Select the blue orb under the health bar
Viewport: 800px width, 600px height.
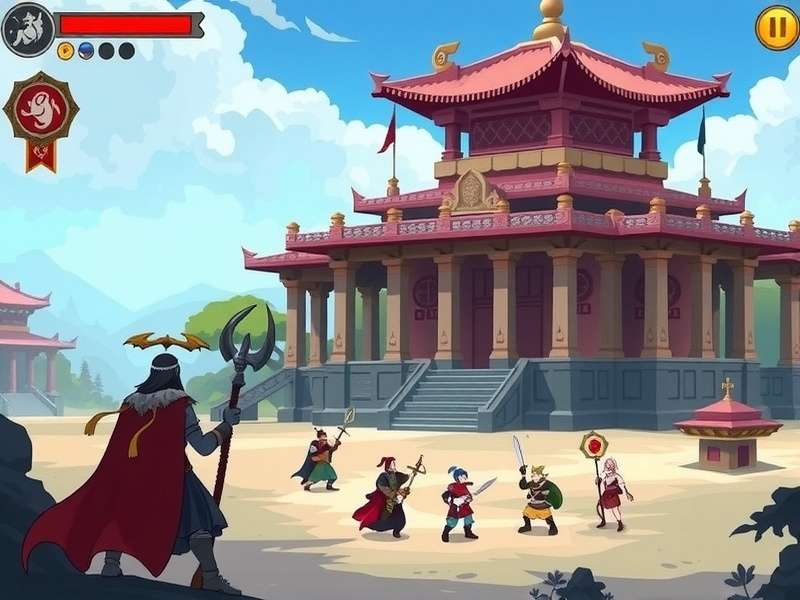pos(86,51)
